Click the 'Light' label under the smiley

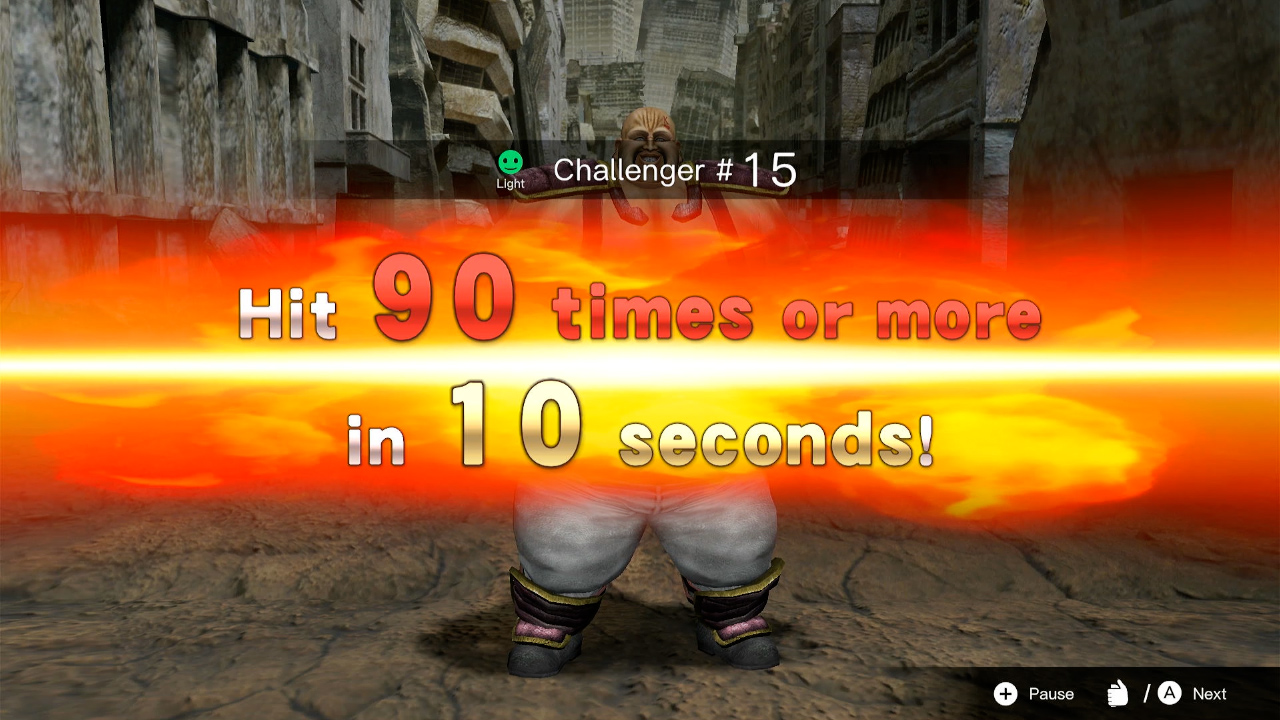510,183
